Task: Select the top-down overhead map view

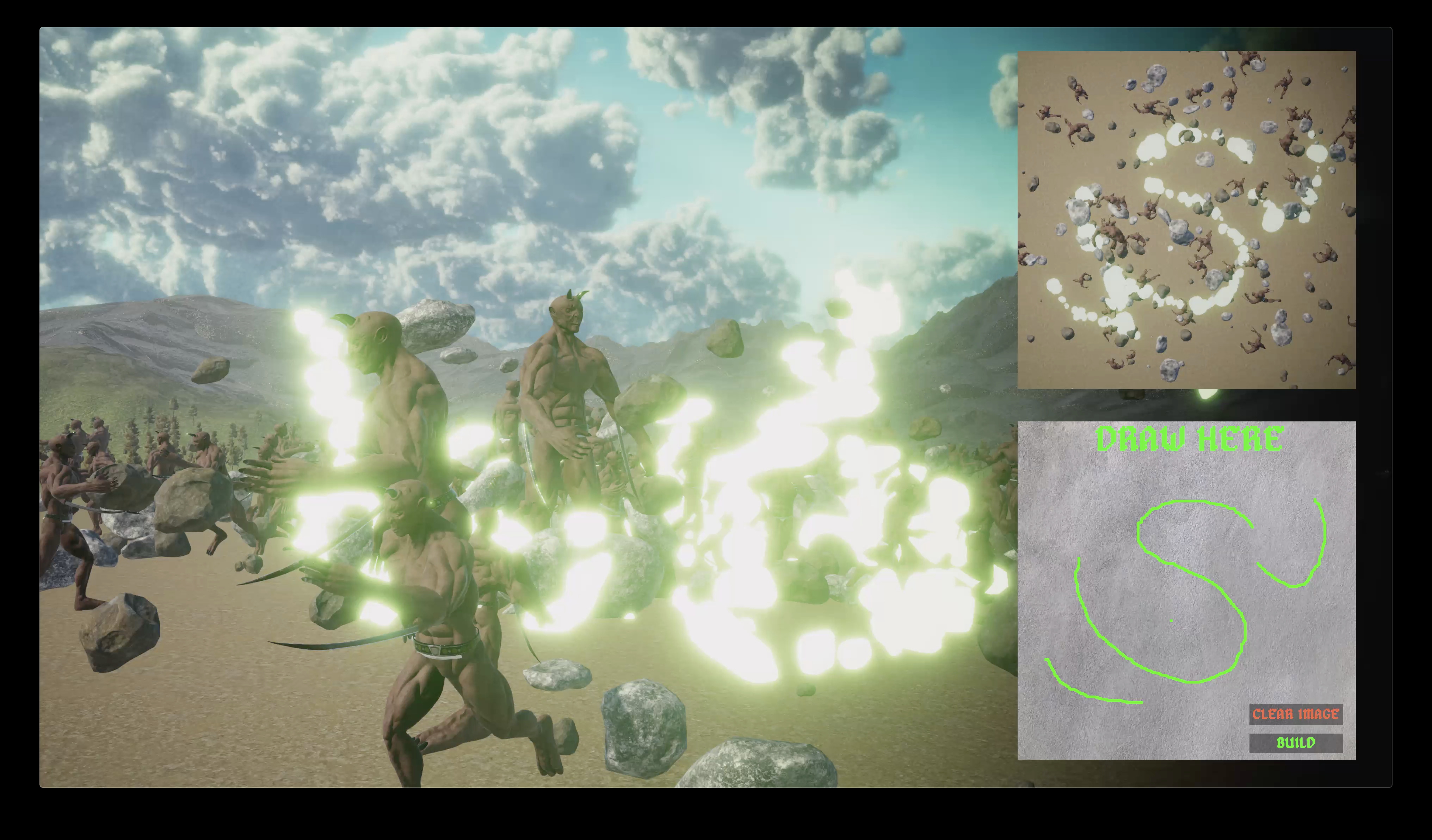Action: (1186, 220)
